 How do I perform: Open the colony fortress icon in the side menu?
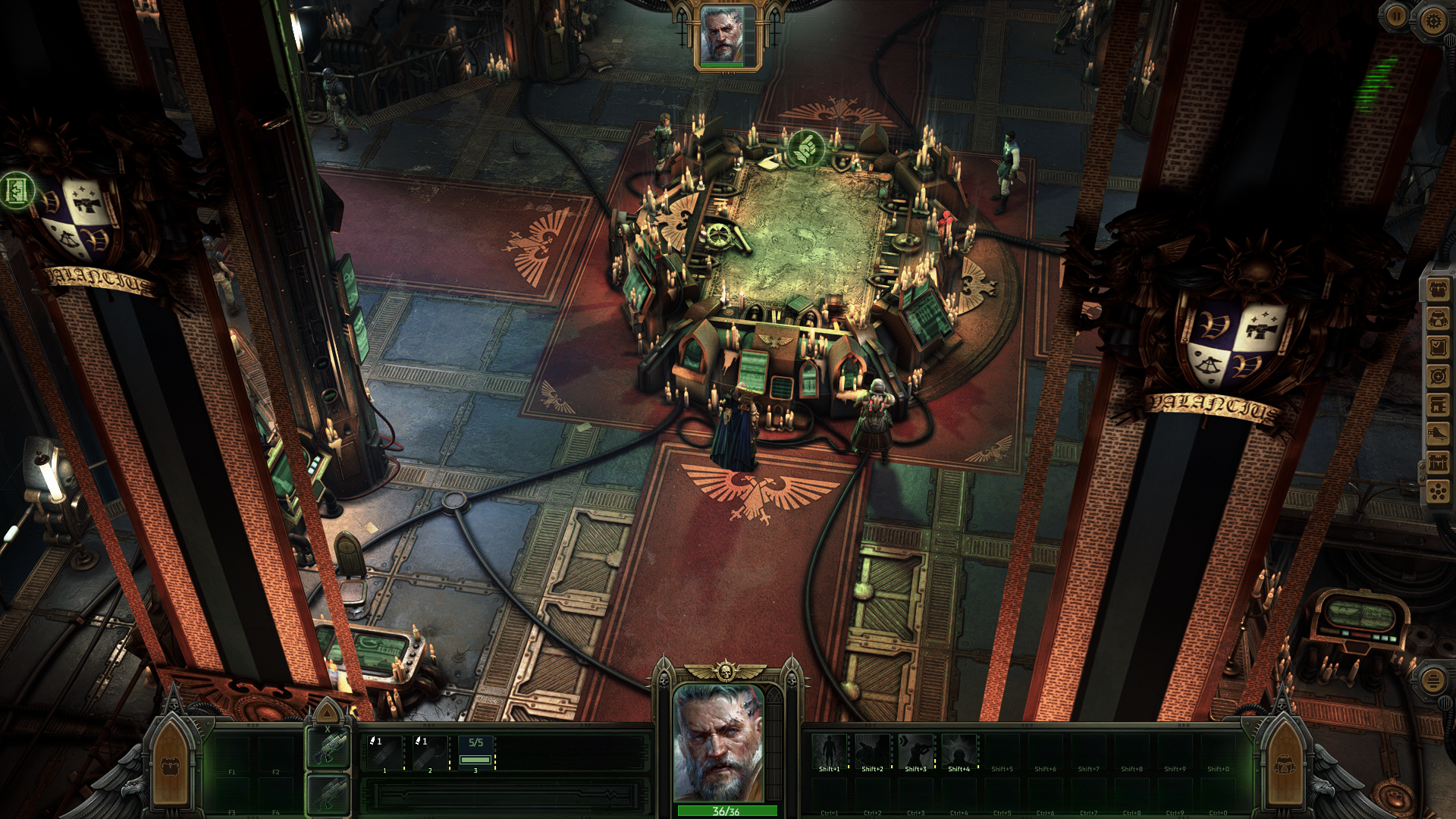1438,463
